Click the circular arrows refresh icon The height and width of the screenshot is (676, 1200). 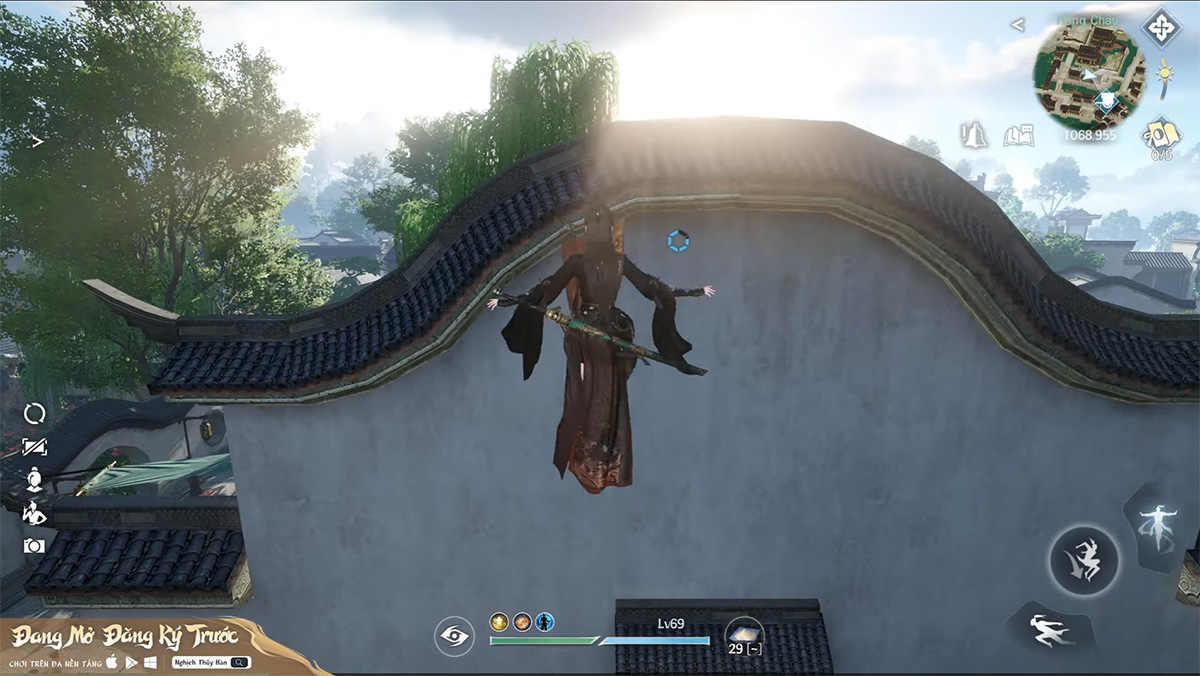tap(35, 413)
